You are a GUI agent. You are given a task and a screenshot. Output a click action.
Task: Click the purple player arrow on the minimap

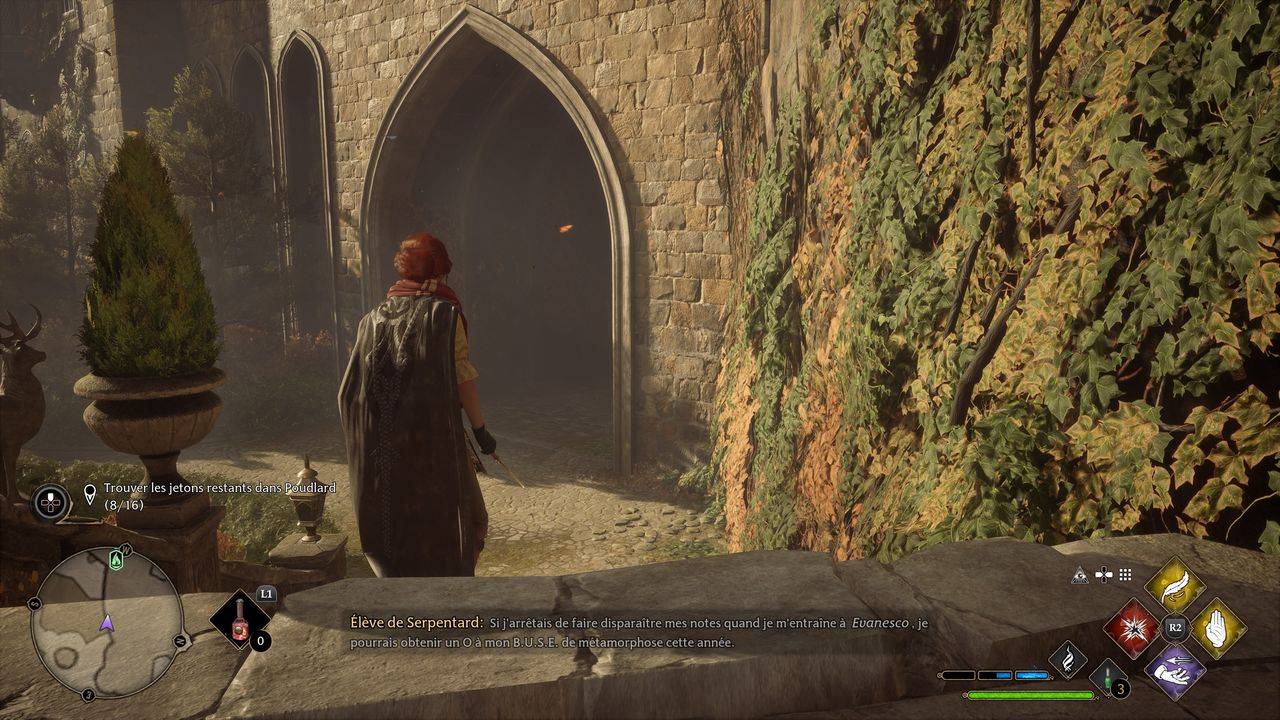[x=107, y=623]
